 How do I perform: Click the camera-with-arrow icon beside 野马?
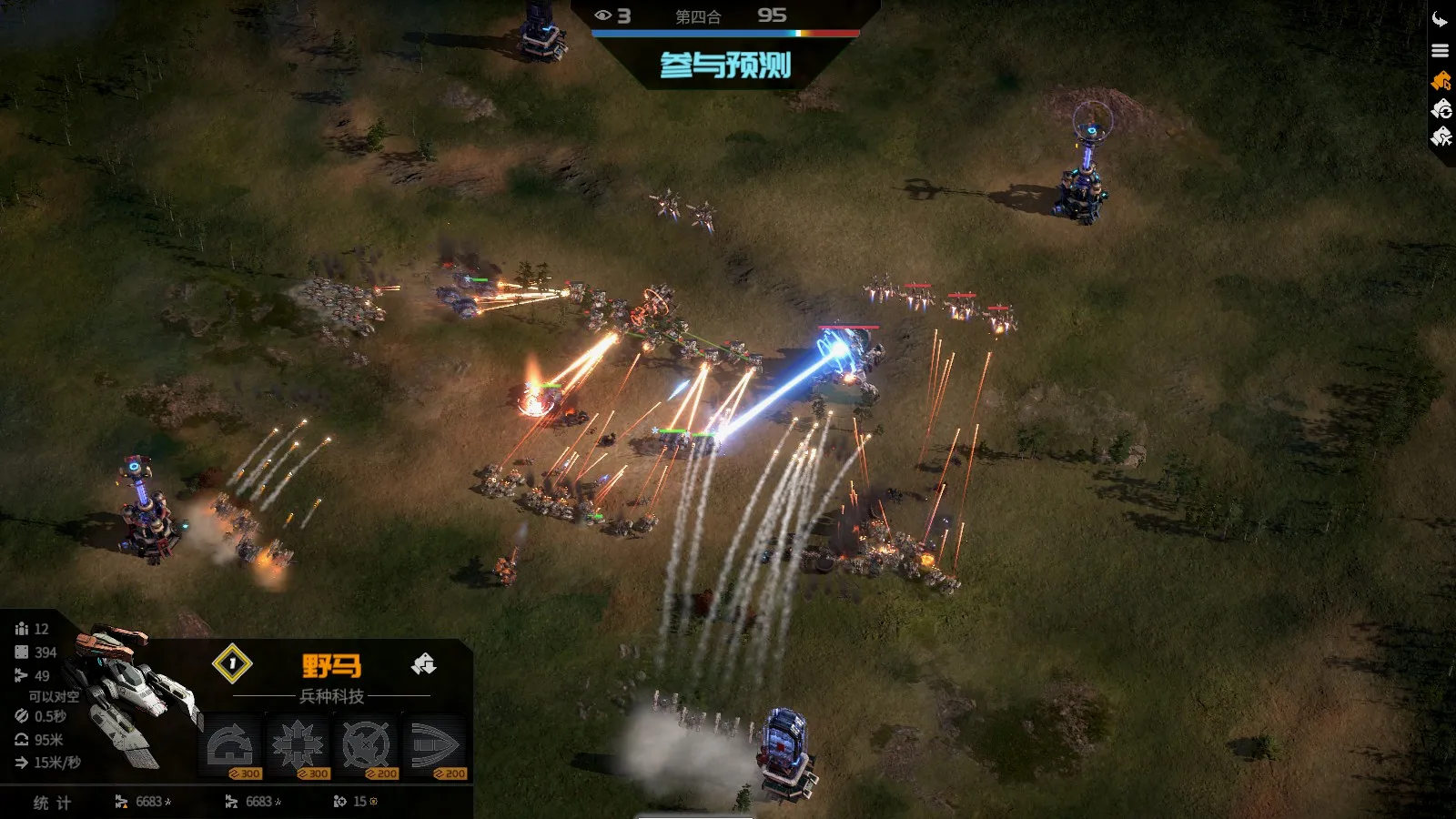point(423,664)
